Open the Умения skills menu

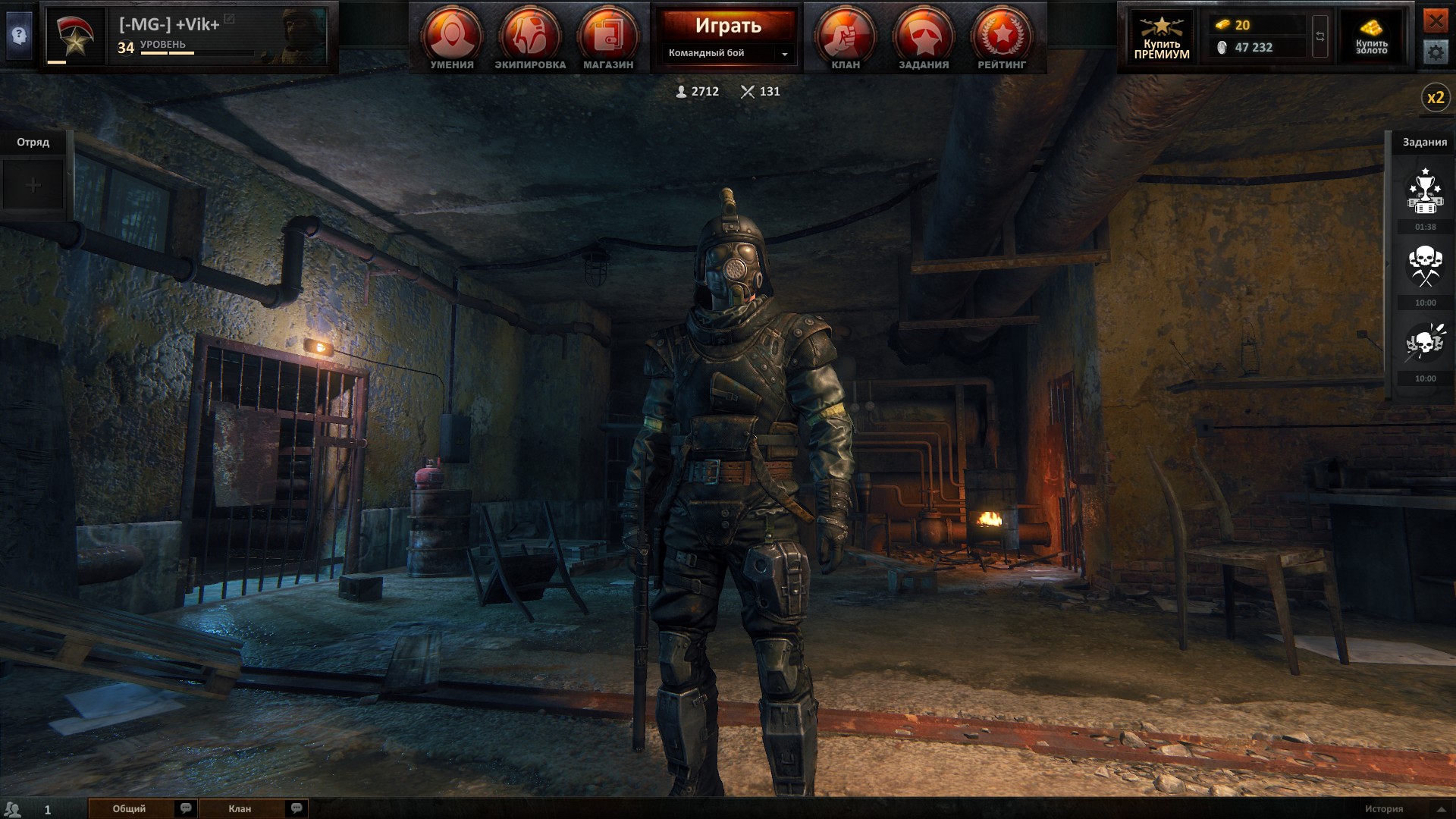coord(452,38)
